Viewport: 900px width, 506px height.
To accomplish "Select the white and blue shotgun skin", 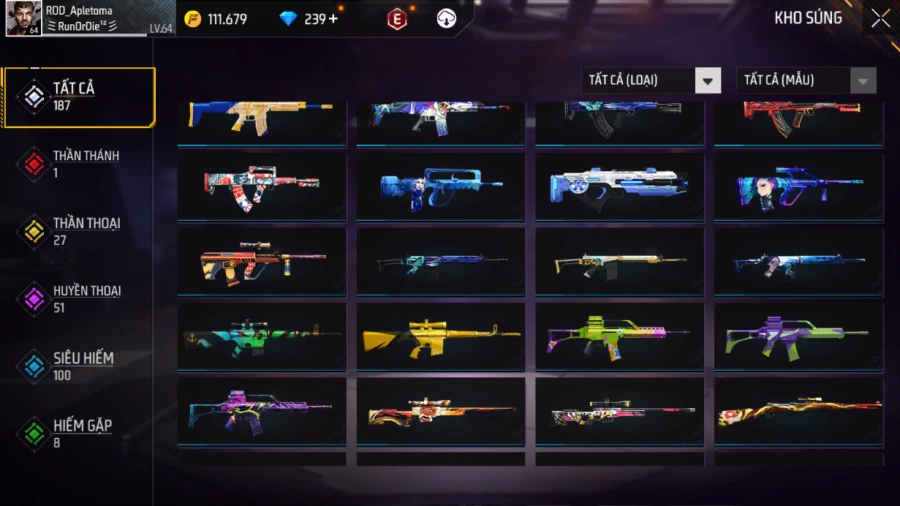I will point(618,187).
